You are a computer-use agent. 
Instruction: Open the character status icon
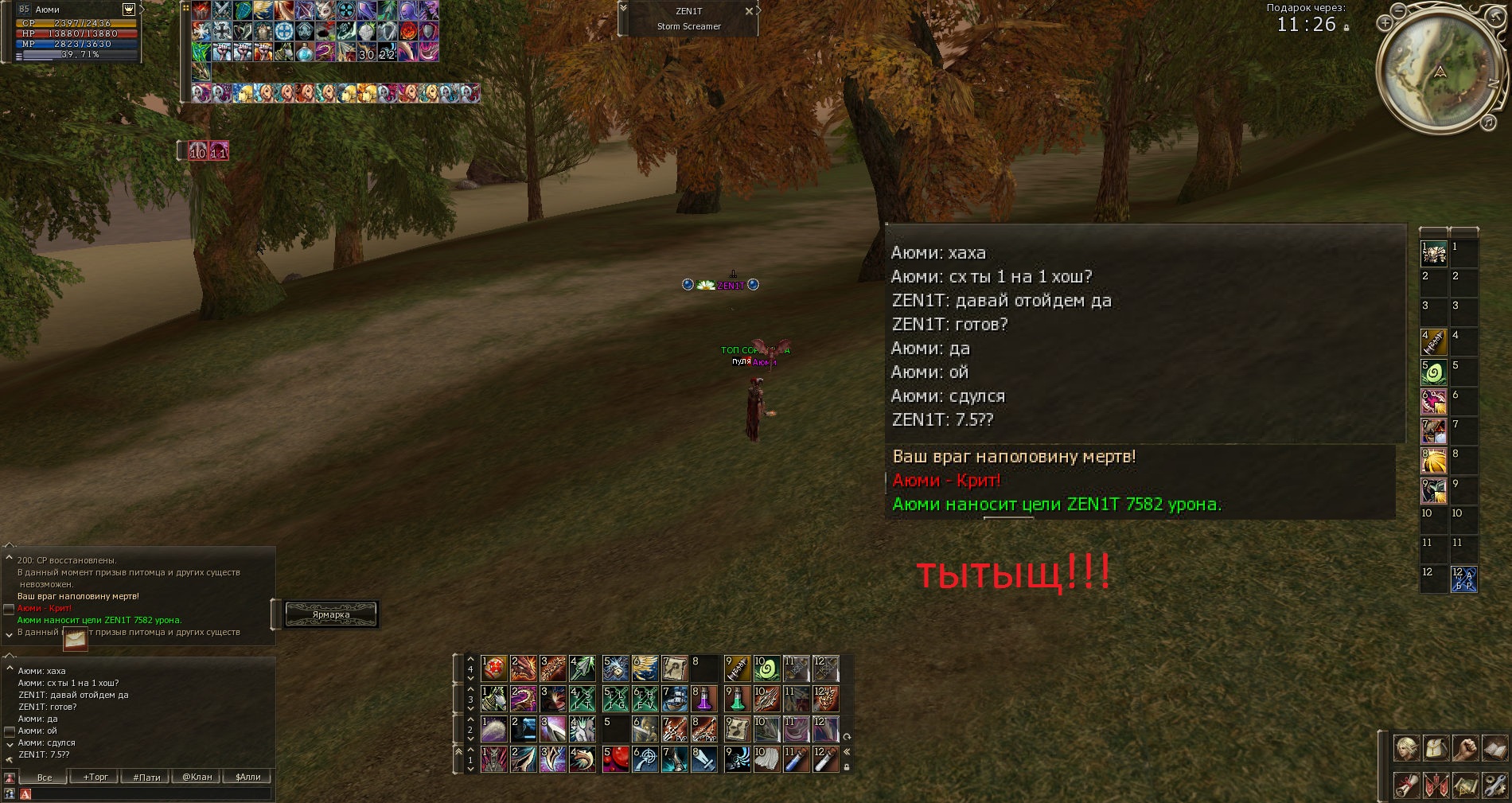1405,748
